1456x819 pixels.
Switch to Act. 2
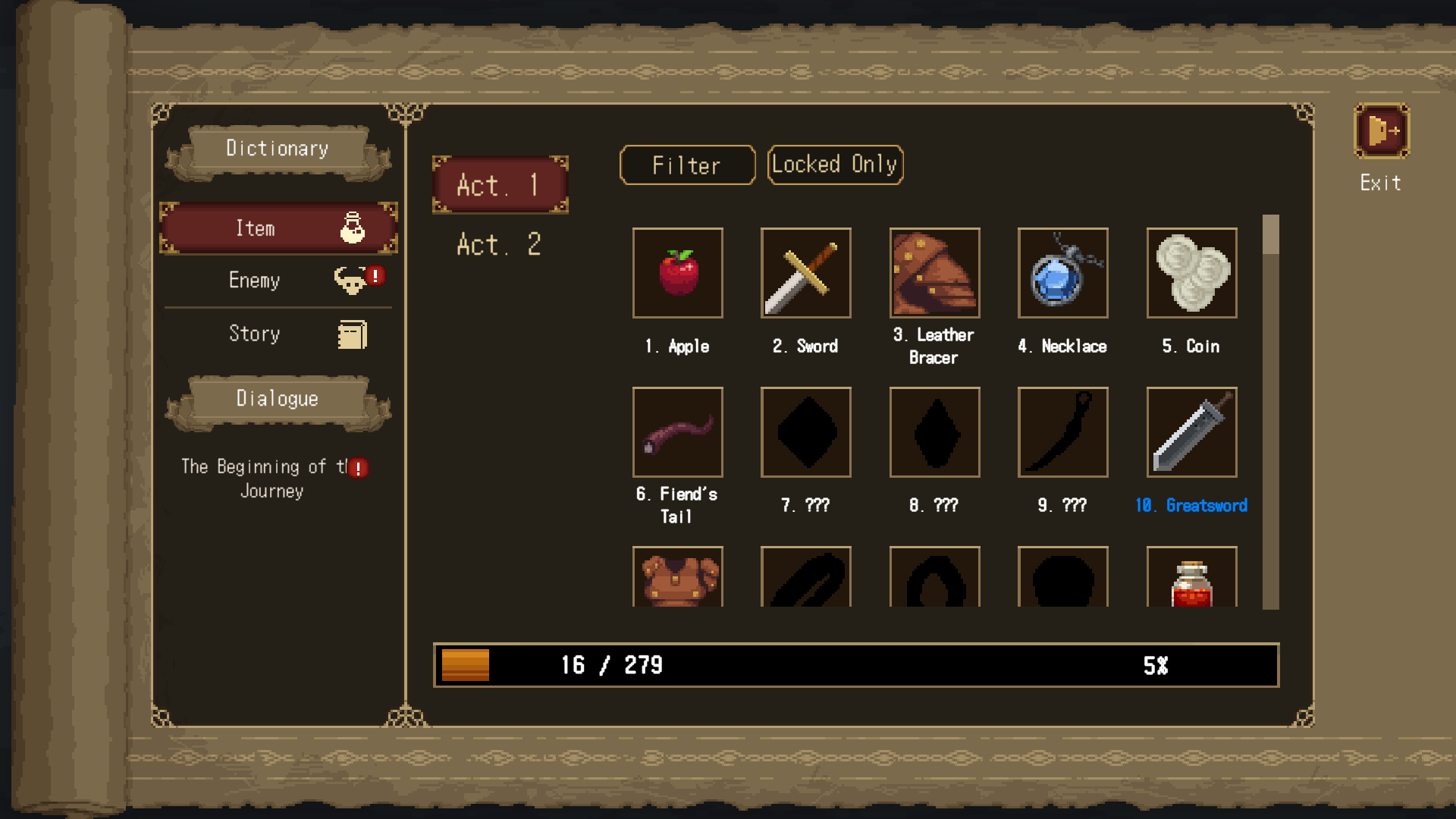[499, 245]
